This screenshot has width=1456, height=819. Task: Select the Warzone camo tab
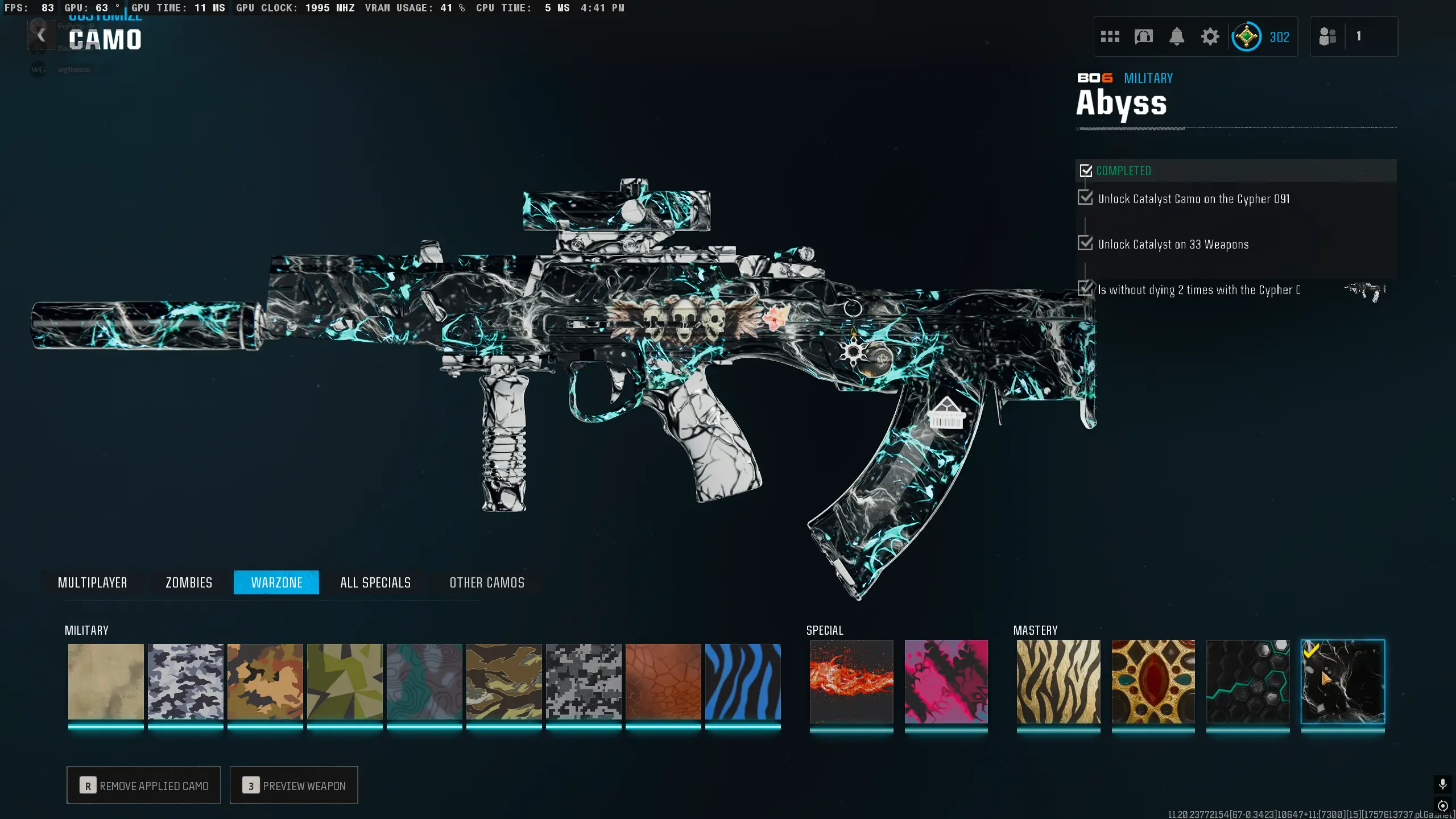tap(276, 582)
